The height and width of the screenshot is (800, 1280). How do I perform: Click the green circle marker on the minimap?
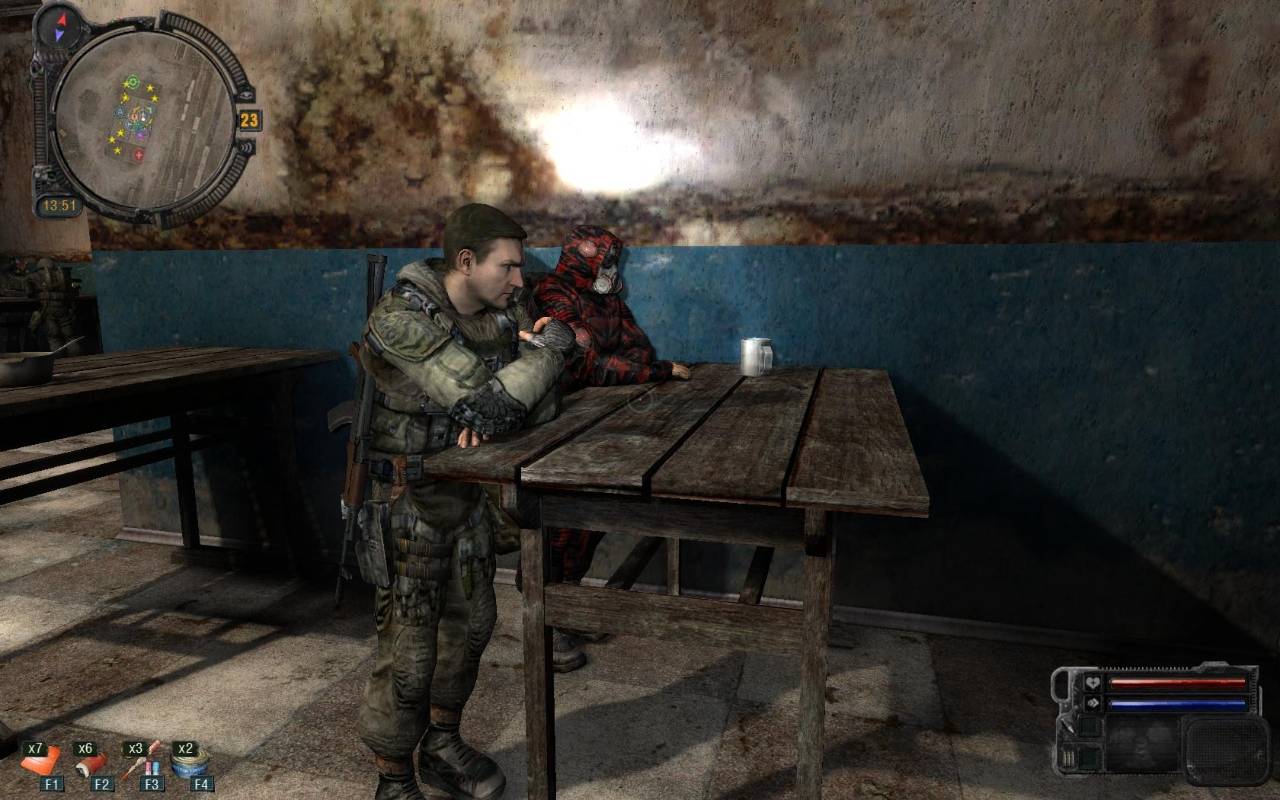131,82
